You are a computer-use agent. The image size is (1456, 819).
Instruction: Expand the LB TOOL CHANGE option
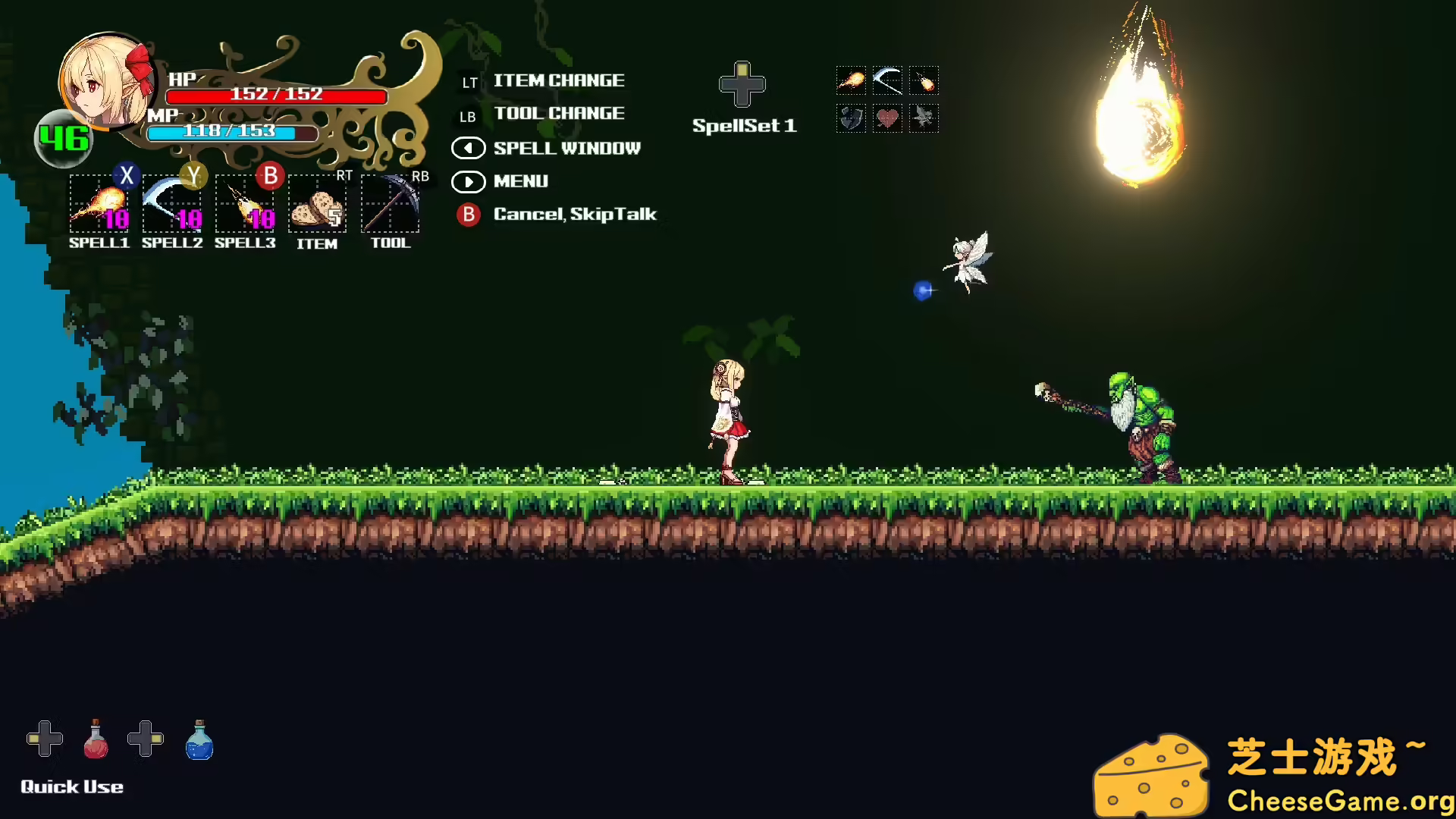pyautogui.click(x=559, y=114)
